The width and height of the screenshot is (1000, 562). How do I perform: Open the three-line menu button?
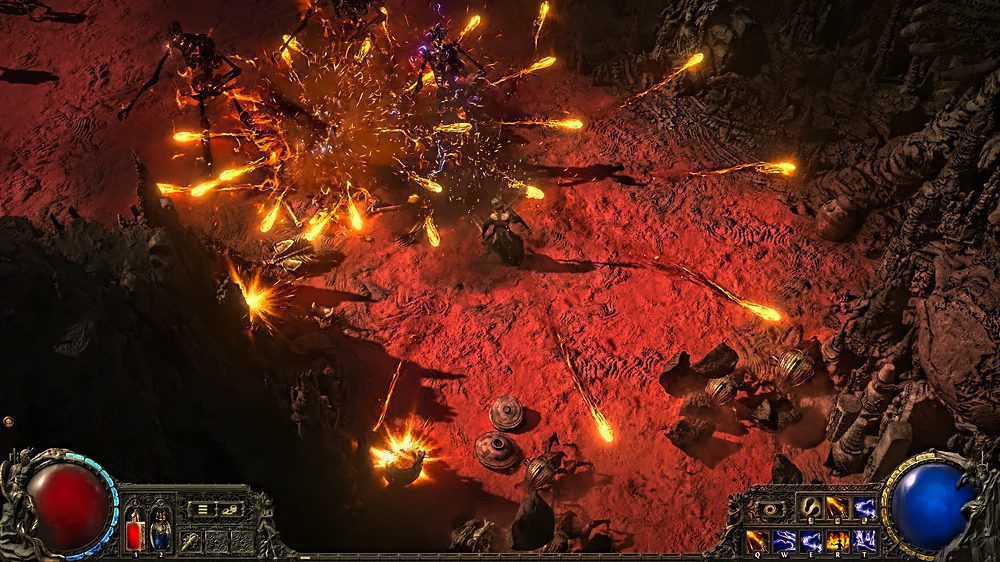coord(203,509)
